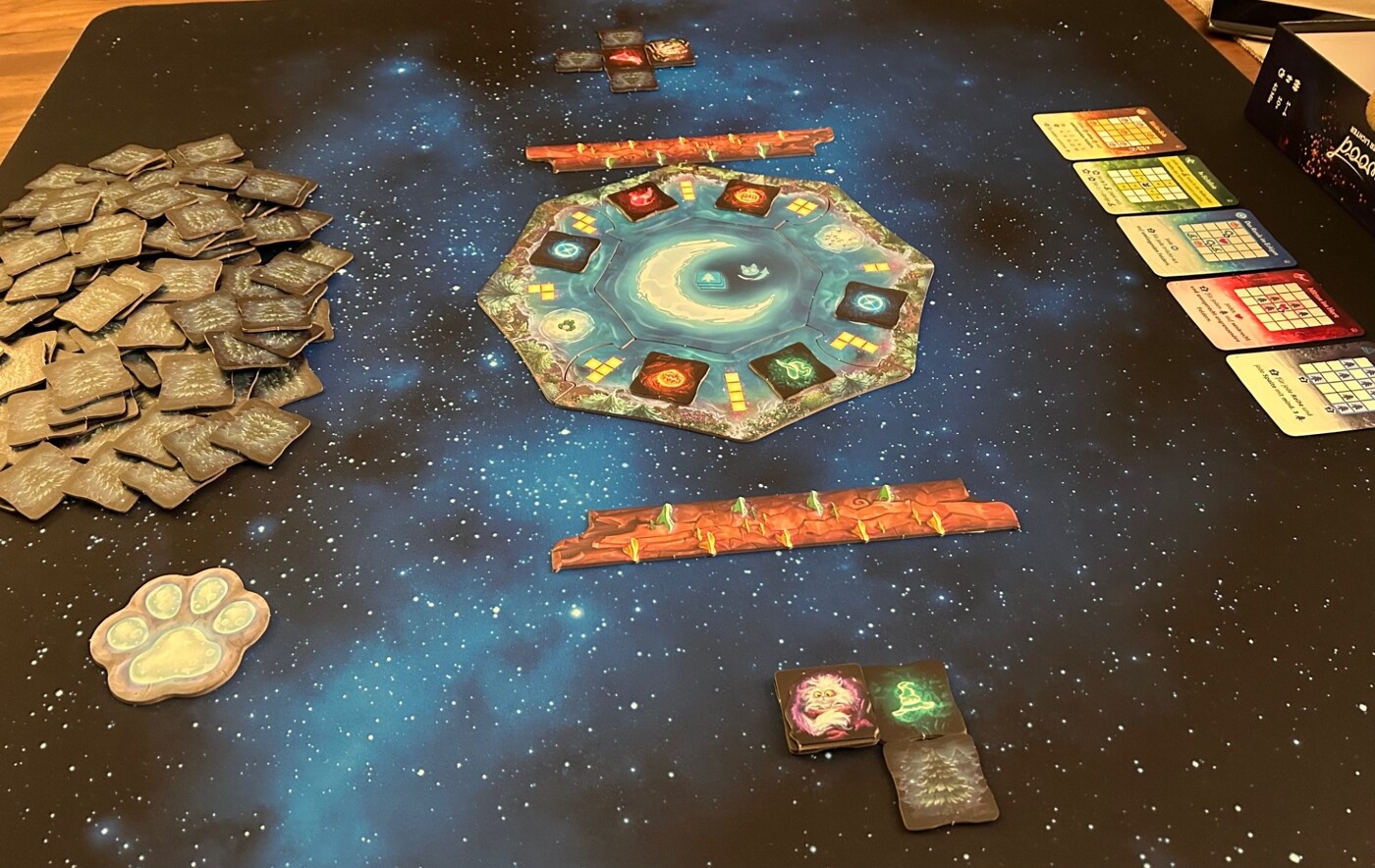Inspect the yellow-orange scoring card
Image resolution: width=1375 pixels, height=868 pixels.
[1108, 132]
